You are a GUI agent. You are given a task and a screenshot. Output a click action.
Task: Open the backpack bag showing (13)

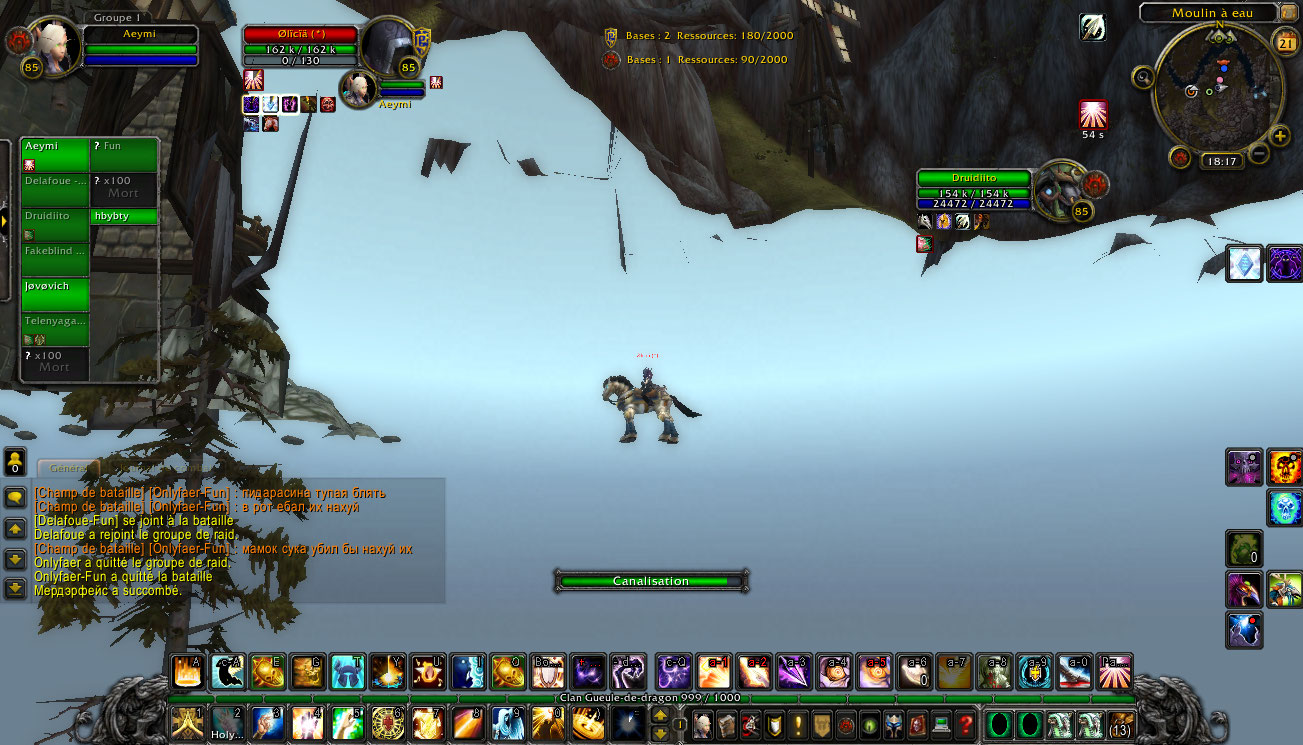(1121, 723)
